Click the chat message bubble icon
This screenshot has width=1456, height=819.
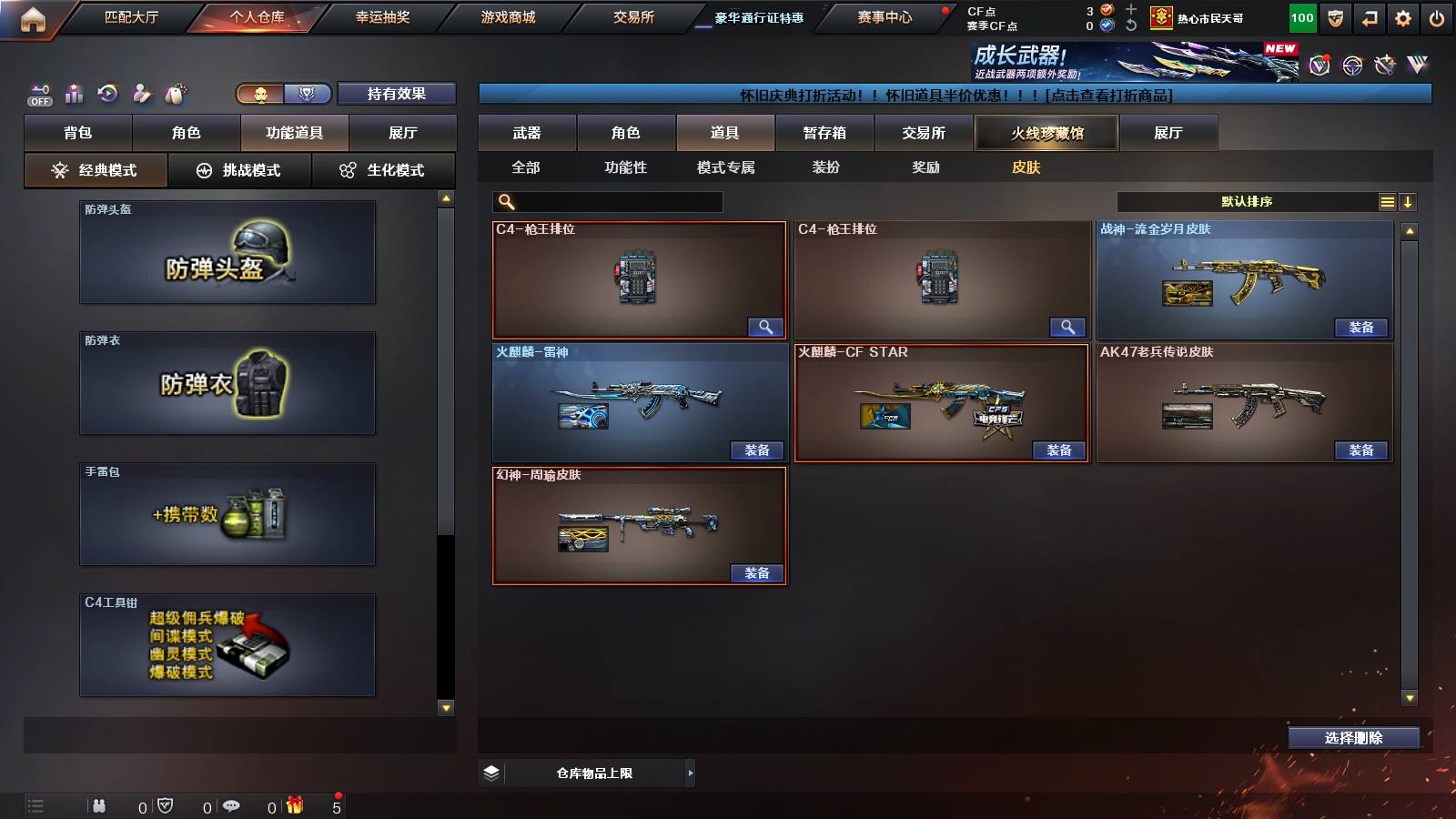pyautogui.click(x=231, y=805)
